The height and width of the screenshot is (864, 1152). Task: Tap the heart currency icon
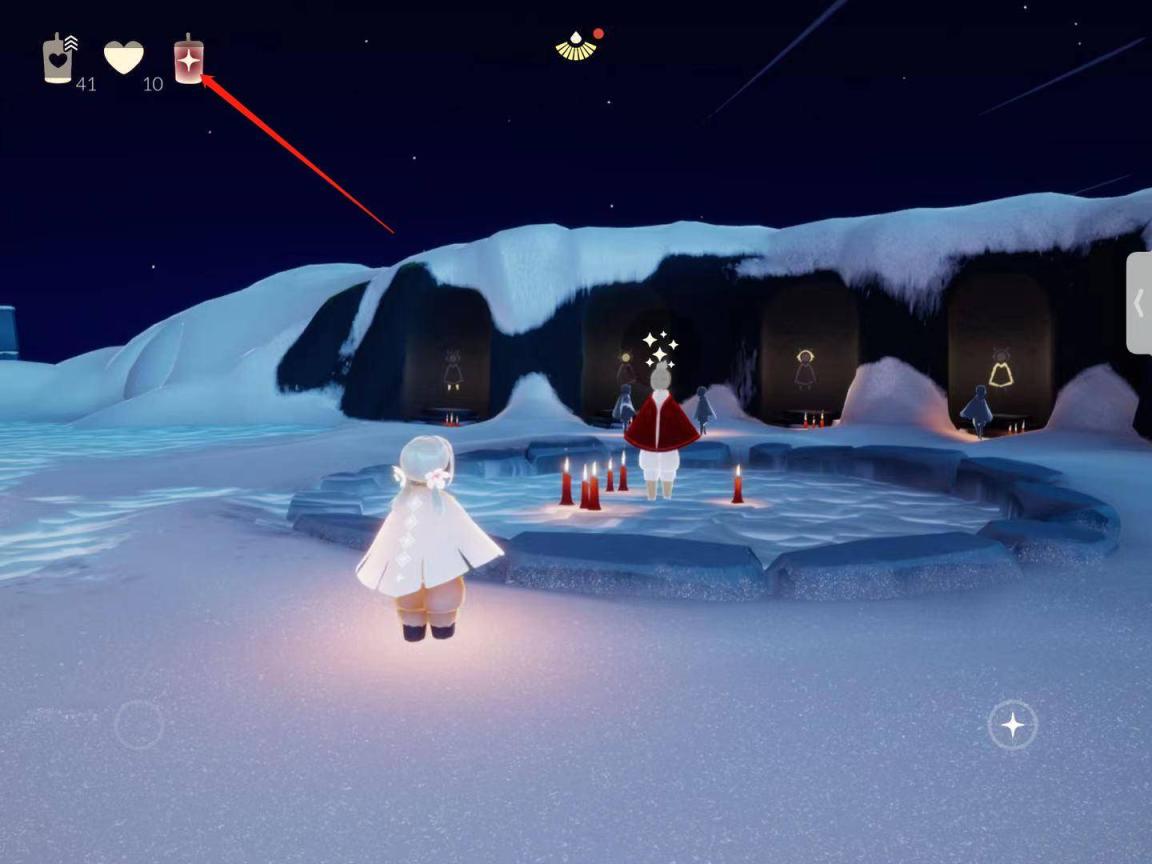click(124, 58)
